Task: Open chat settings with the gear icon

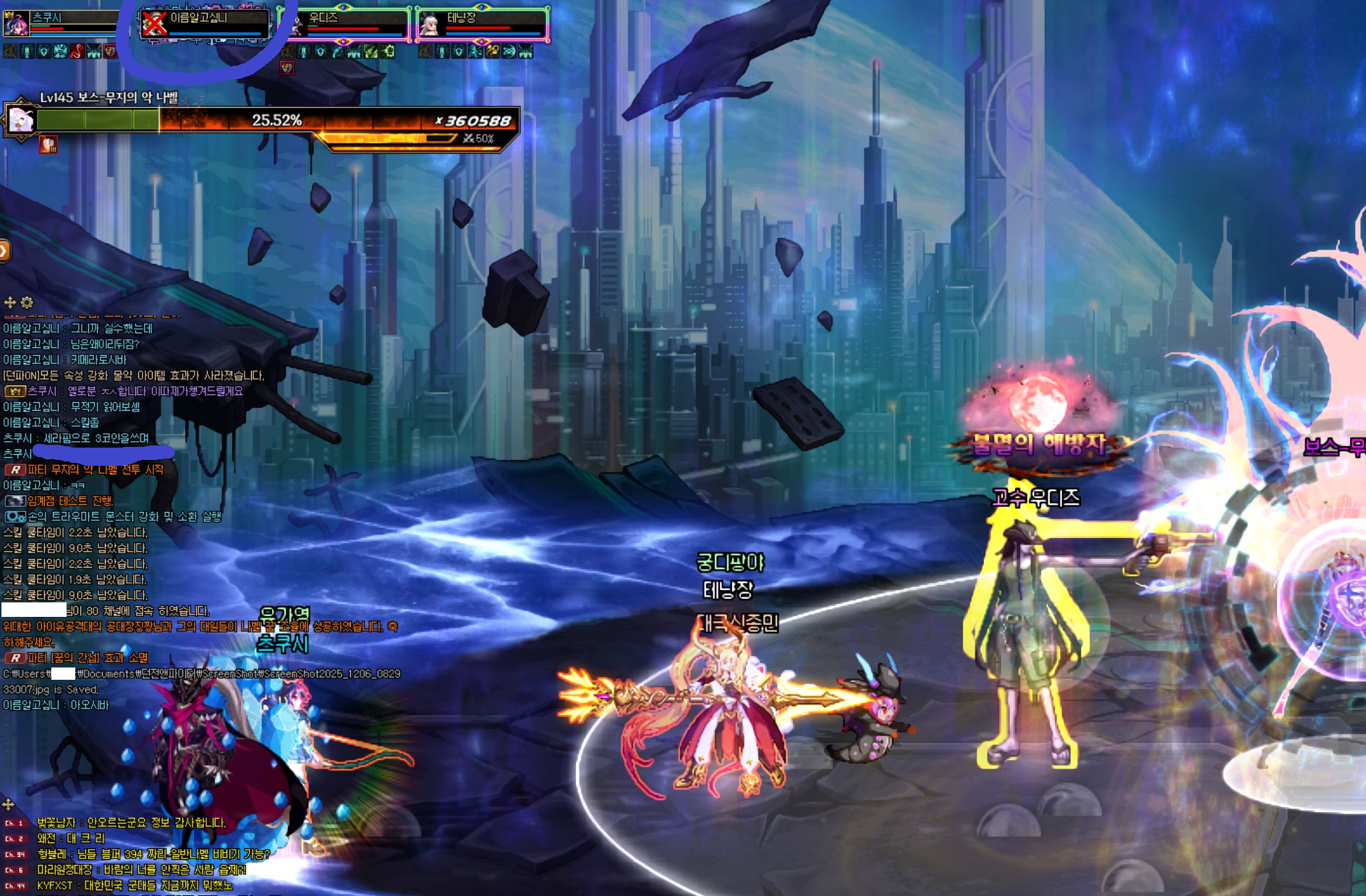Action: (x=27, y=302)
